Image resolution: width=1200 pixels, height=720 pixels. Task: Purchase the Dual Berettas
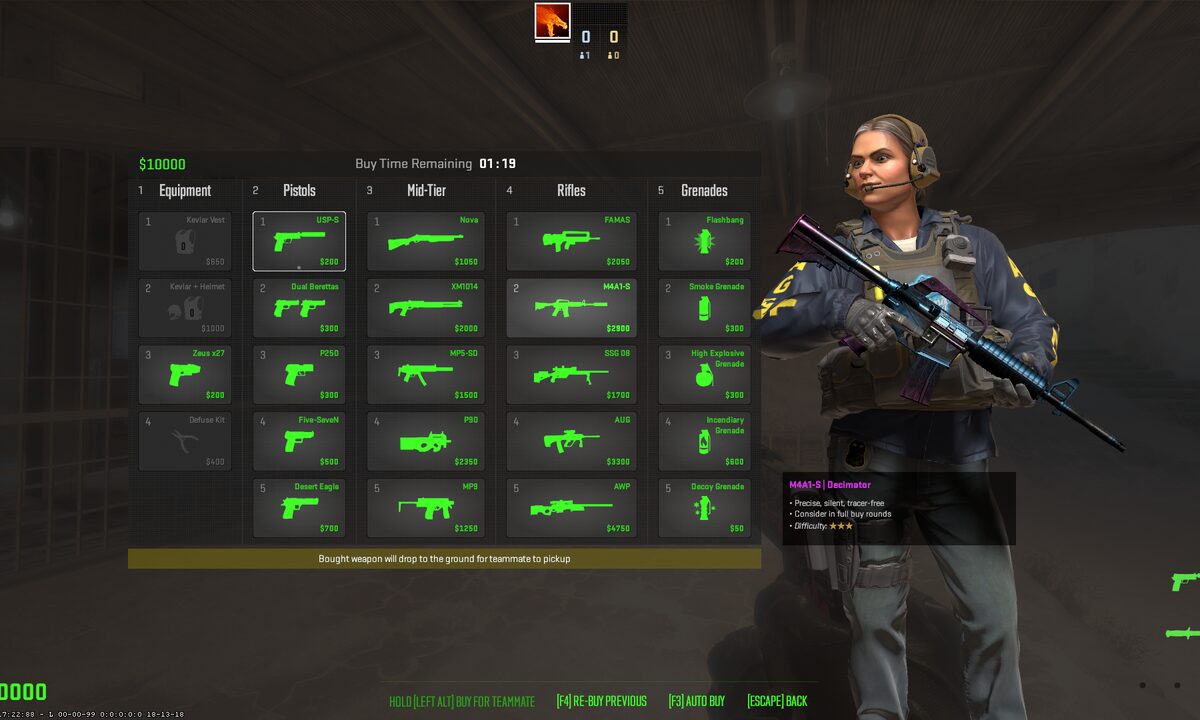[299, 308]
